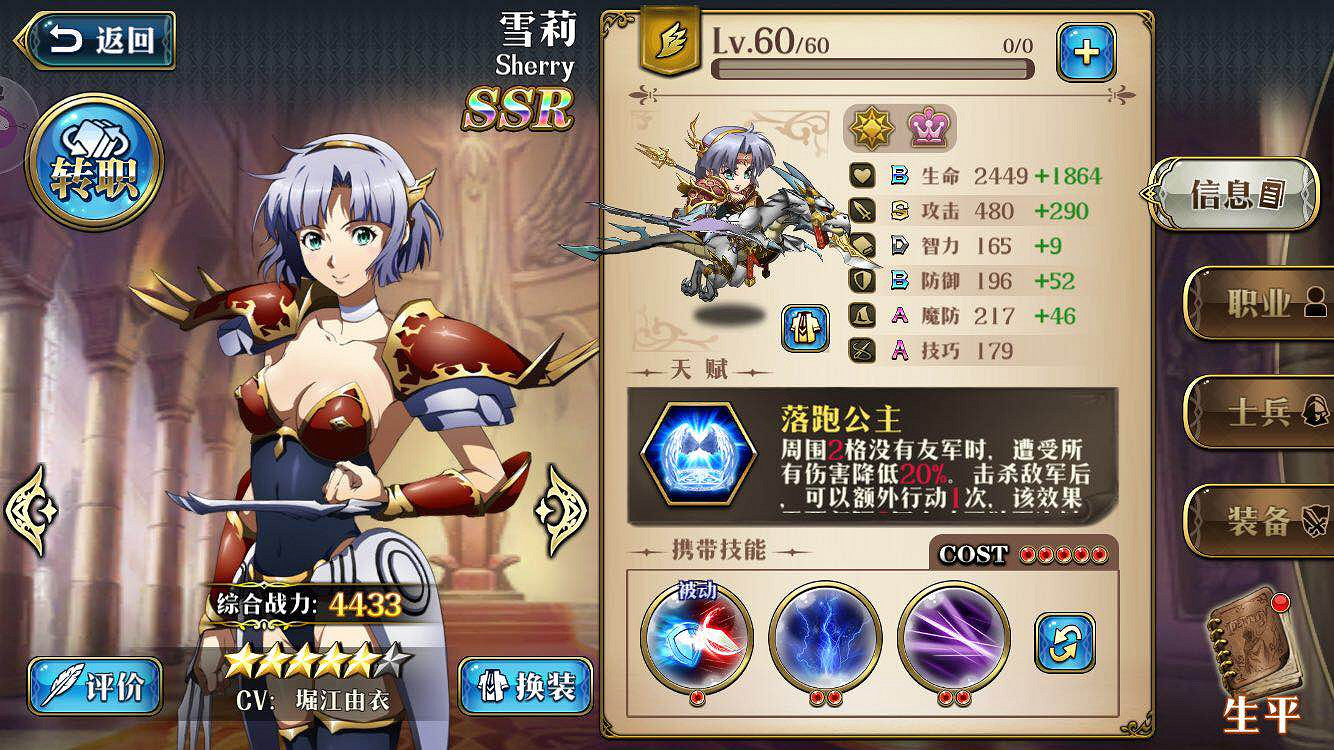Click the Lv.60 experience progress bar

875,66
